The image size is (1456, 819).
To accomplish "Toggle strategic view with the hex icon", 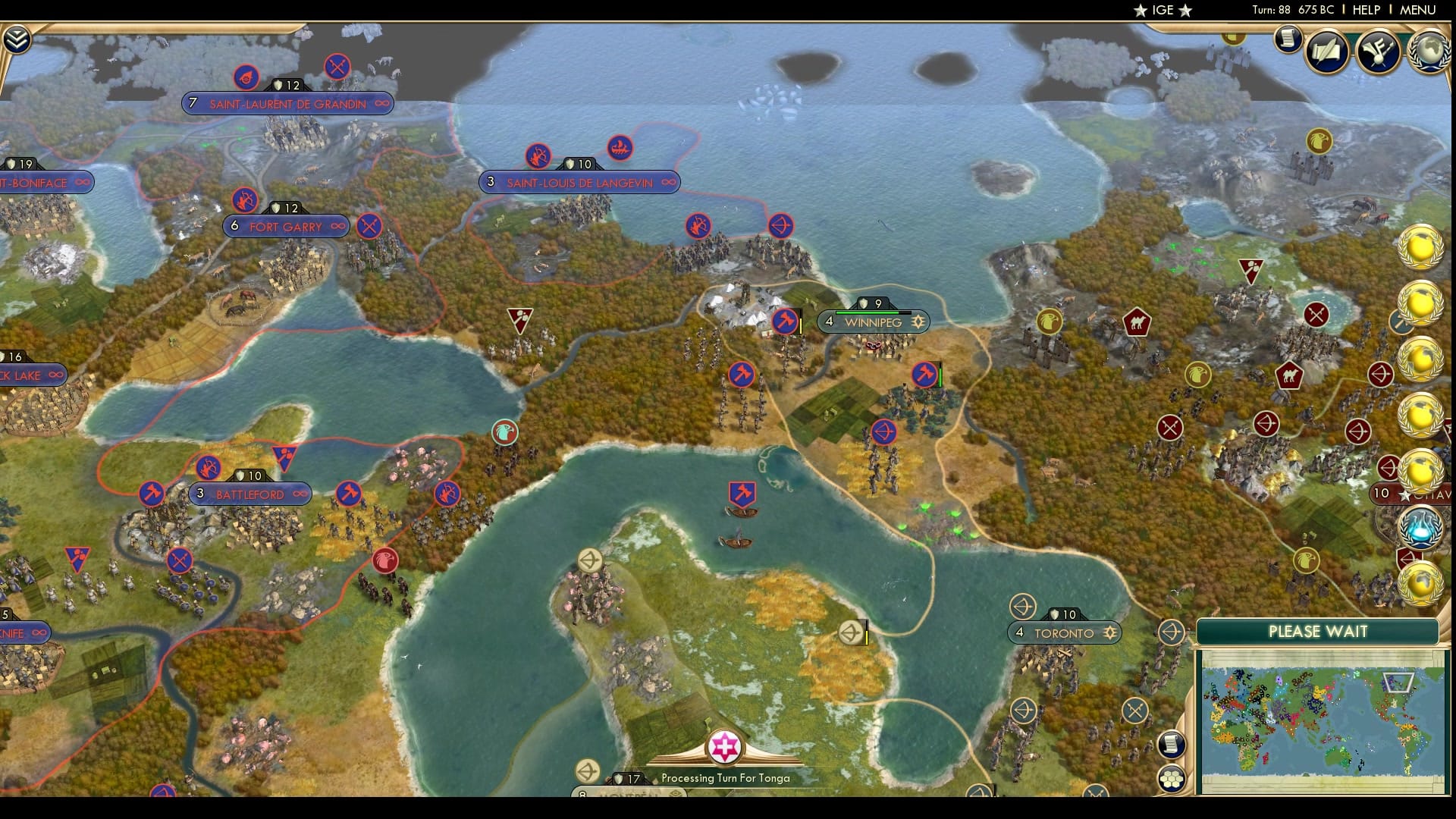I will [1172, 778].
